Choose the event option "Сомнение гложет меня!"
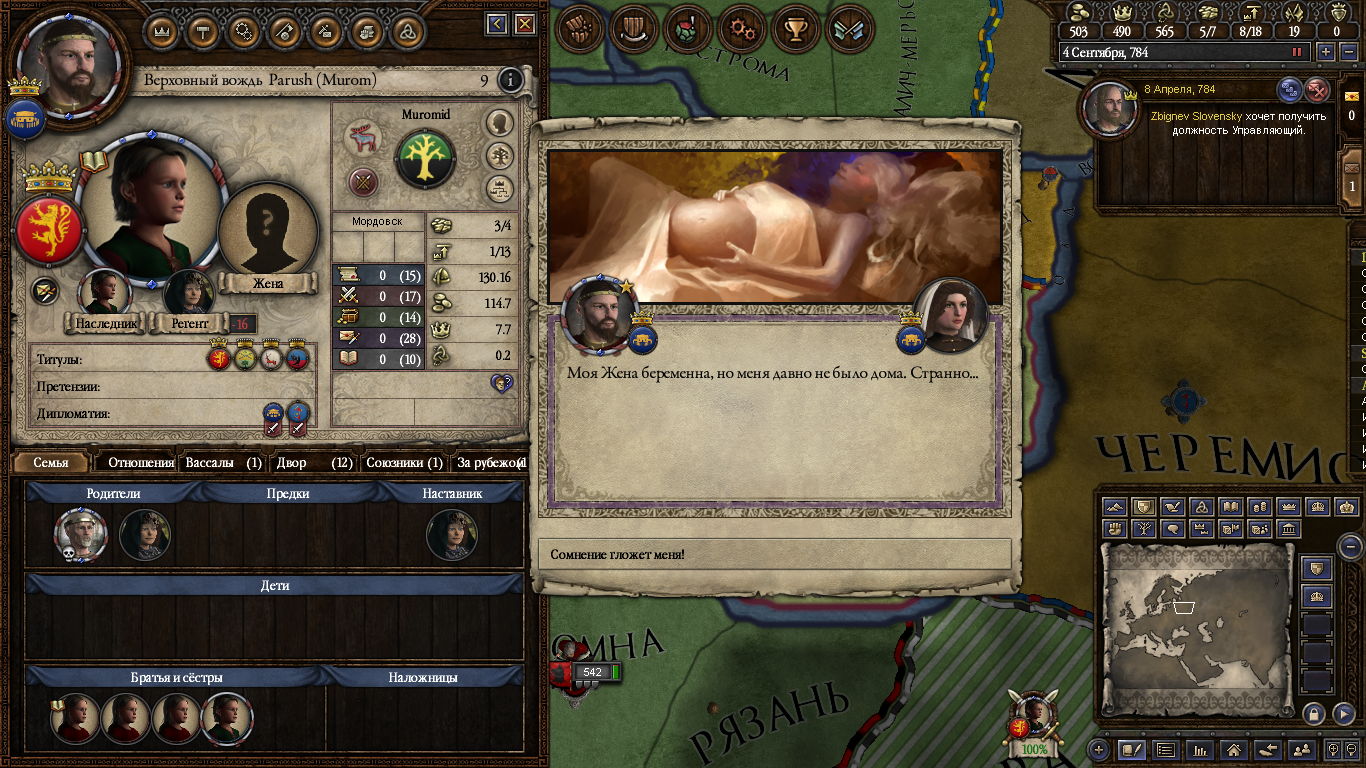 (775, 554)
